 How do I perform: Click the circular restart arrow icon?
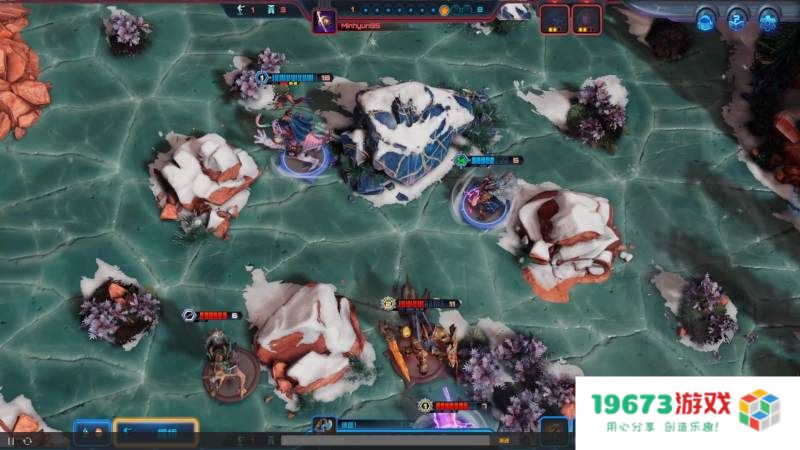(x=27, y=440)
